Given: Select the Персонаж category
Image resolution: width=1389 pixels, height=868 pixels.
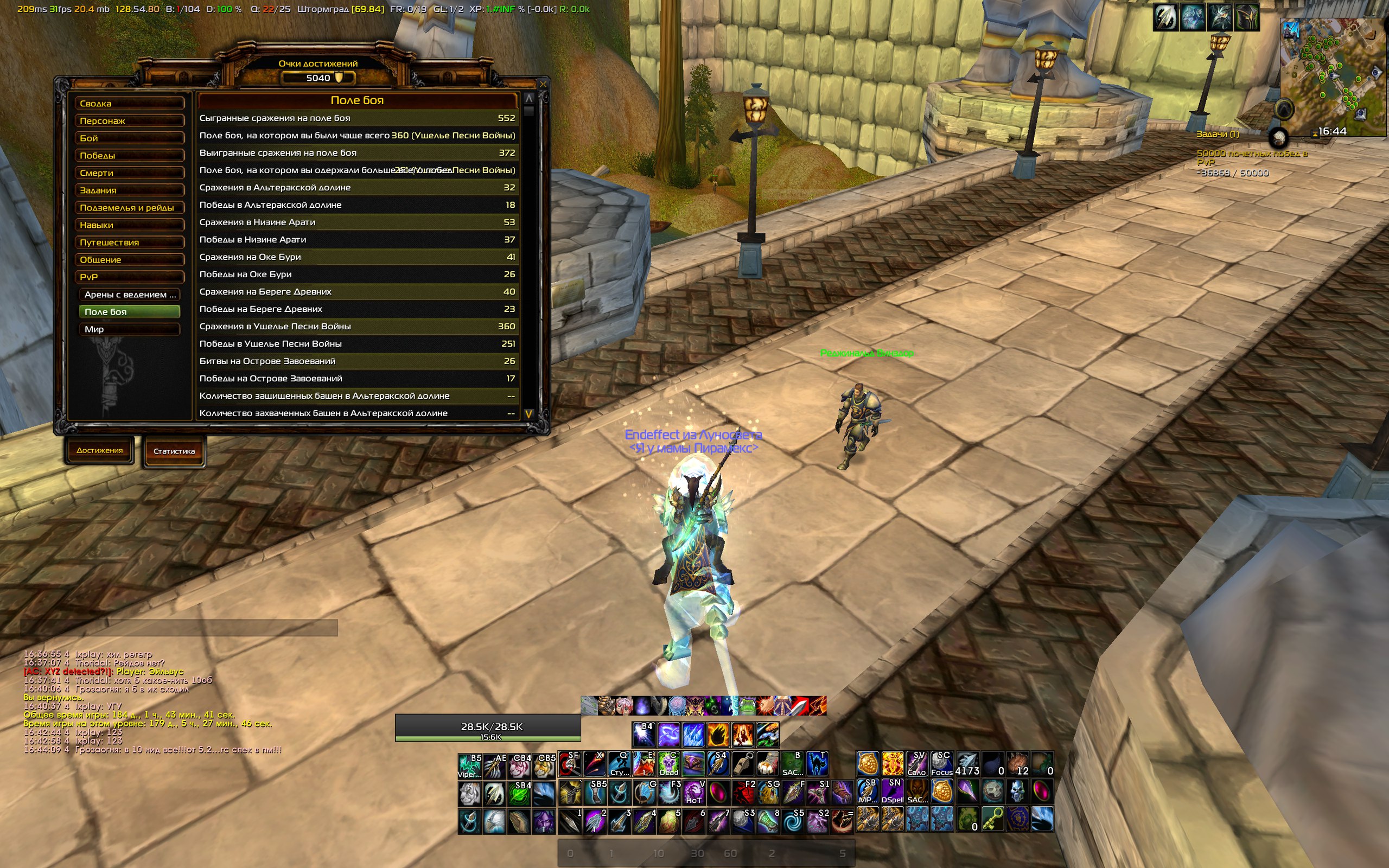Looking at the screenshot, I should [x=129, y=120].
